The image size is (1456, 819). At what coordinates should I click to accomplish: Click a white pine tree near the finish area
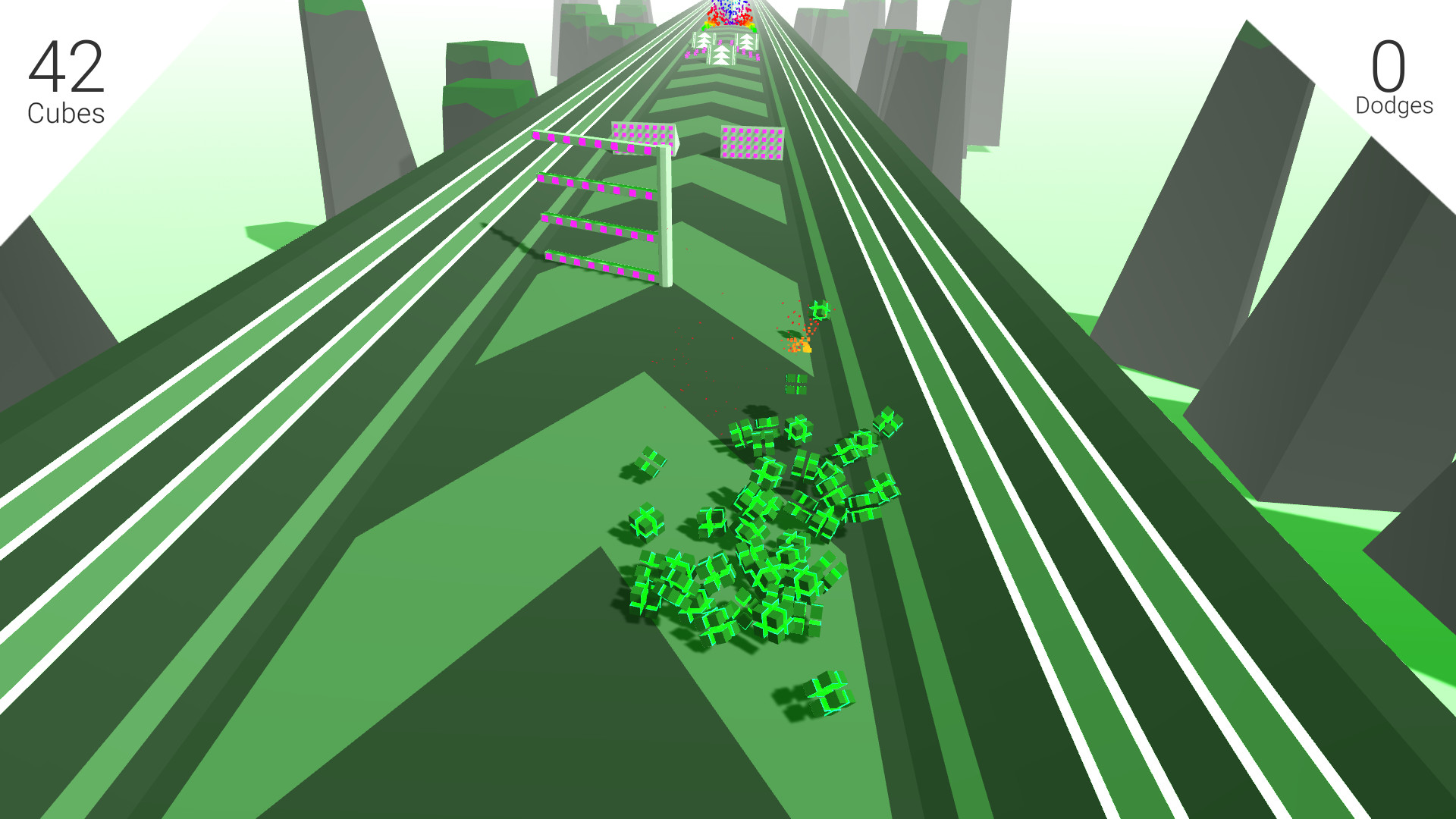point(722,53)
